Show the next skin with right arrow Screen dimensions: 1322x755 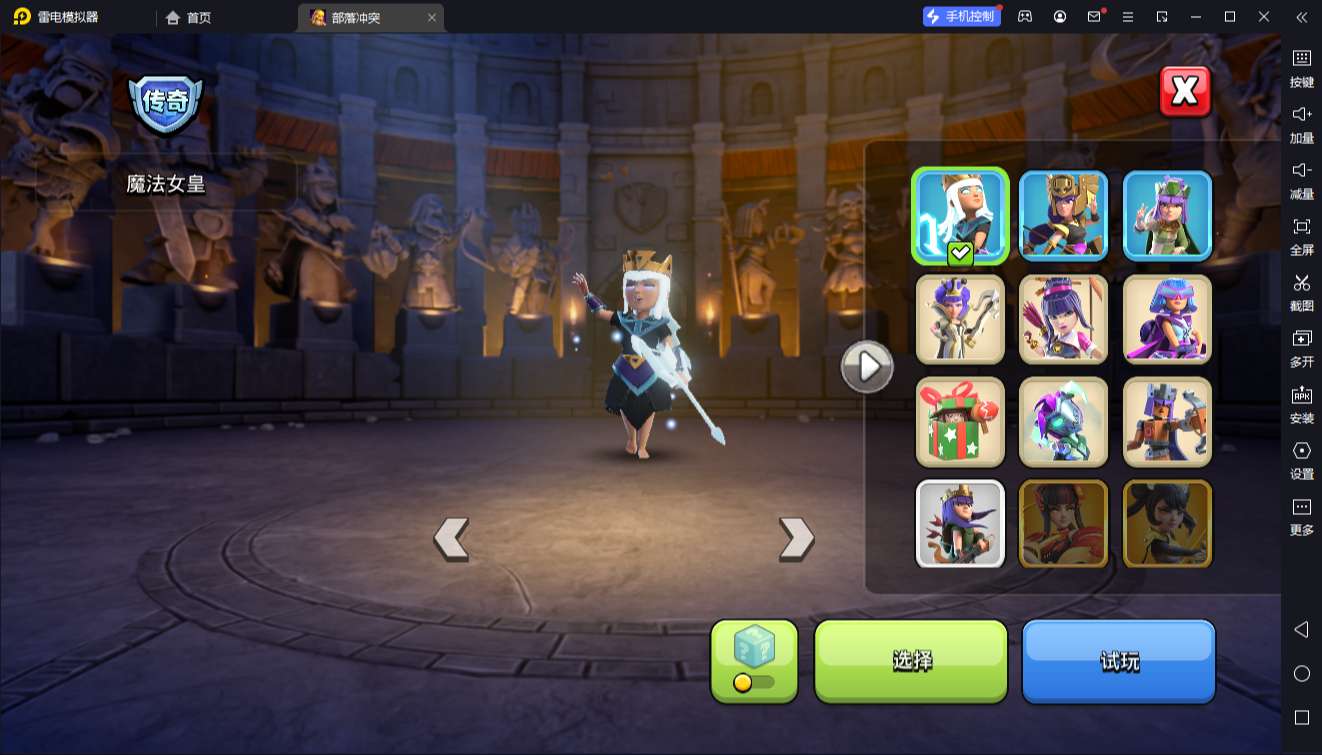click(x=796, y=539)
